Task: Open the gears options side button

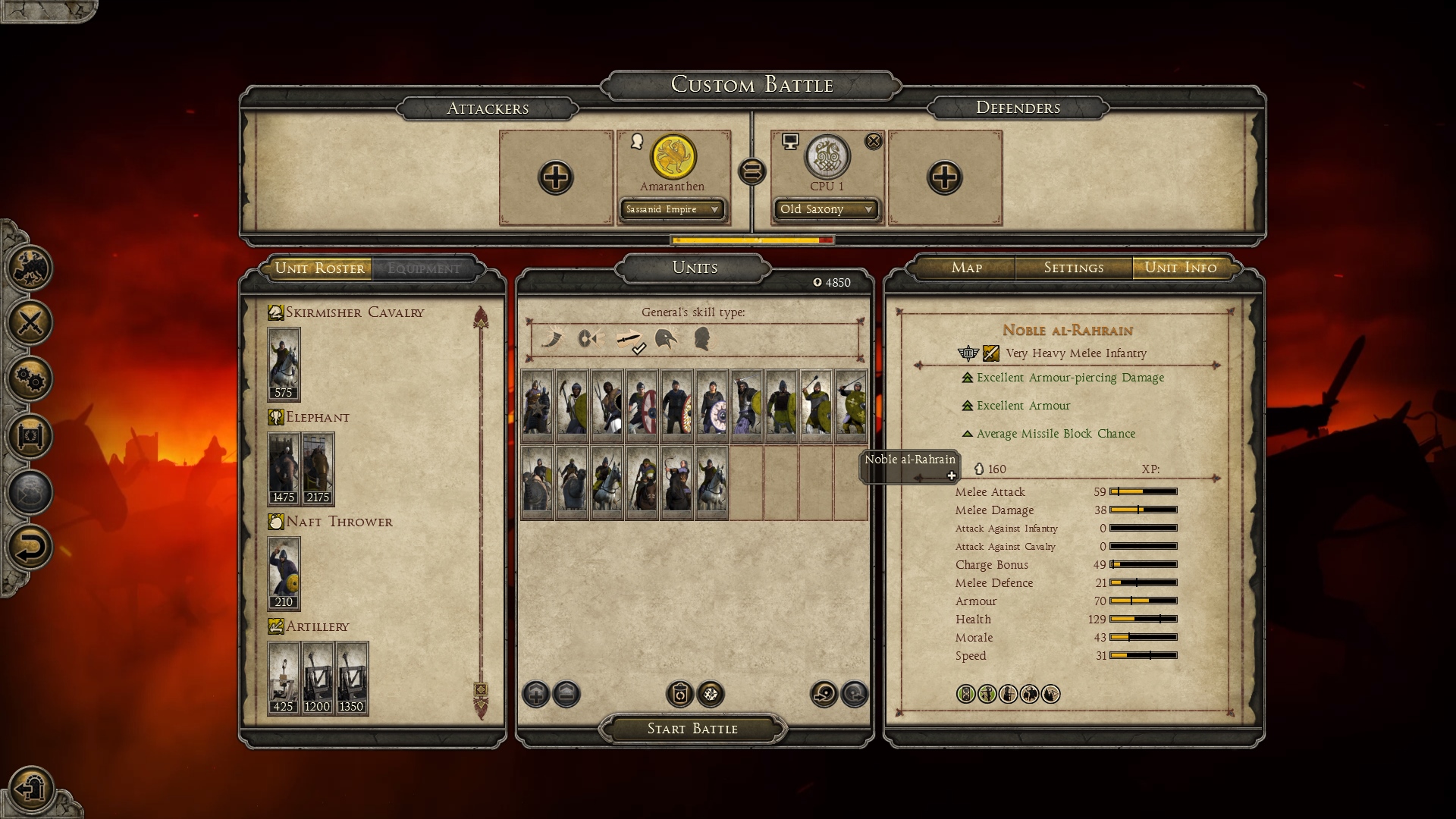Action: [30, 379]
